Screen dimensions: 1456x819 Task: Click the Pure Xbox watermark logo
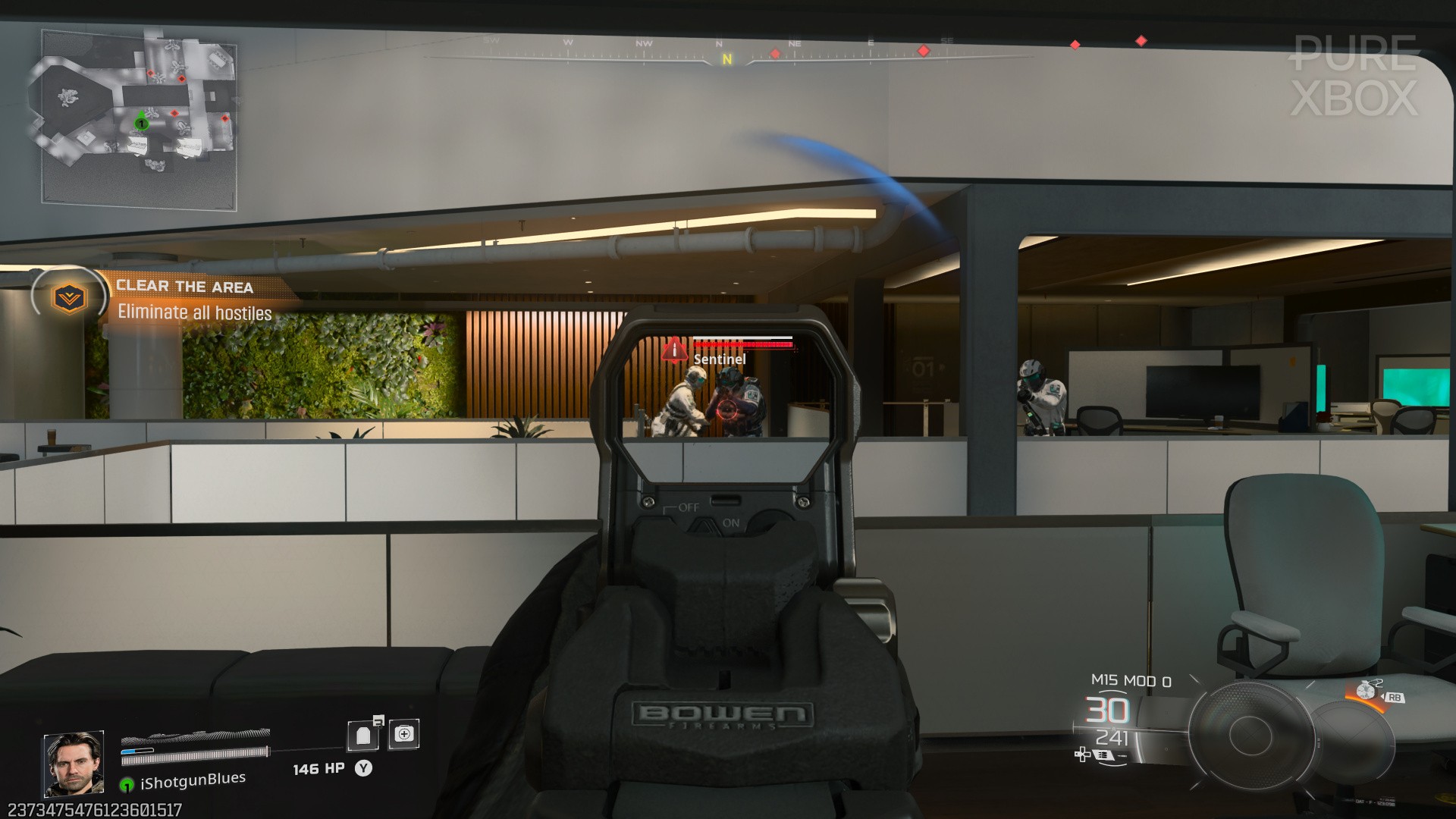1354,76
